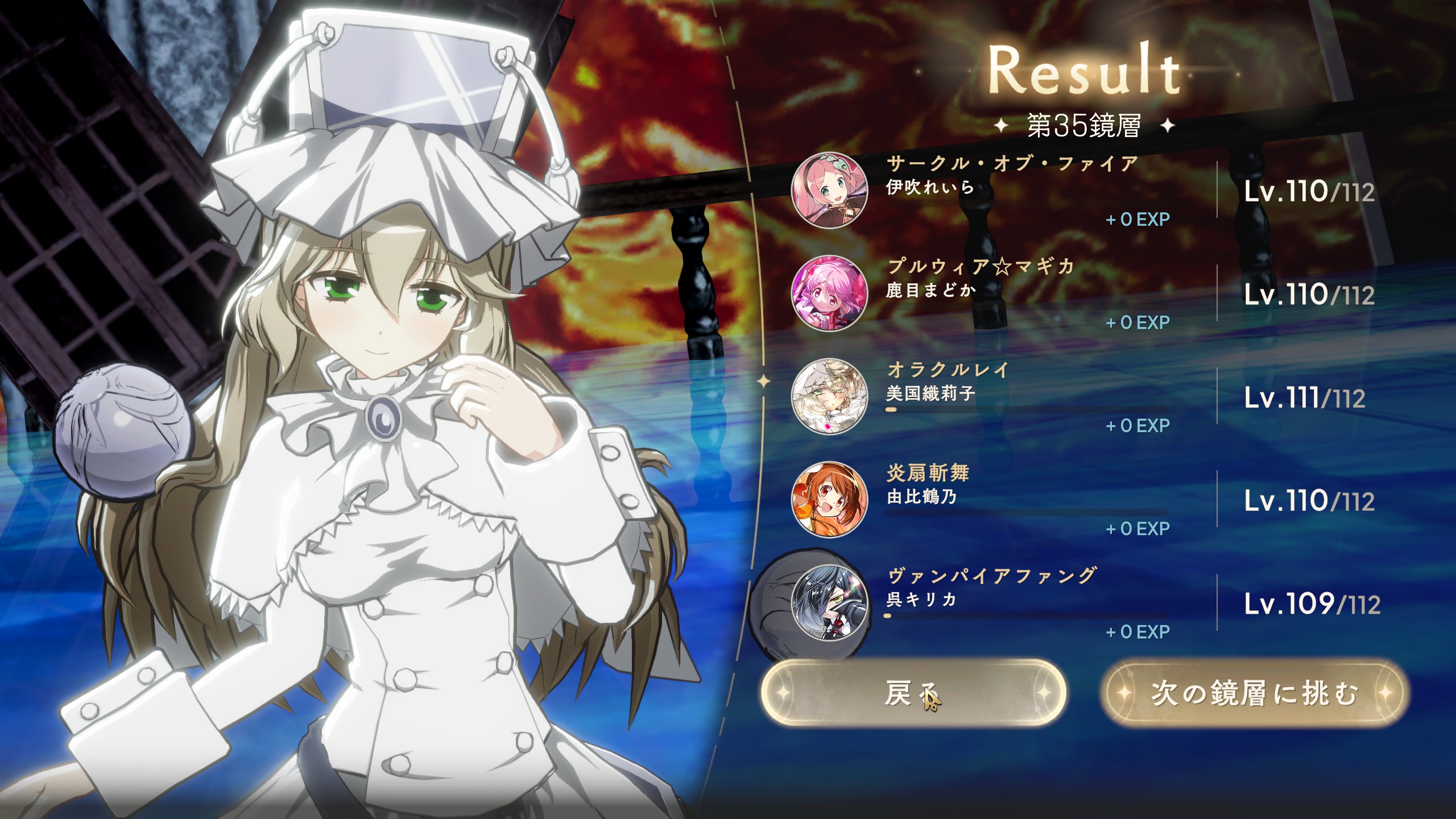Select the 由比鶴乃 portrait
Viewport: 1456px width, 819px height.
point(829,499)
